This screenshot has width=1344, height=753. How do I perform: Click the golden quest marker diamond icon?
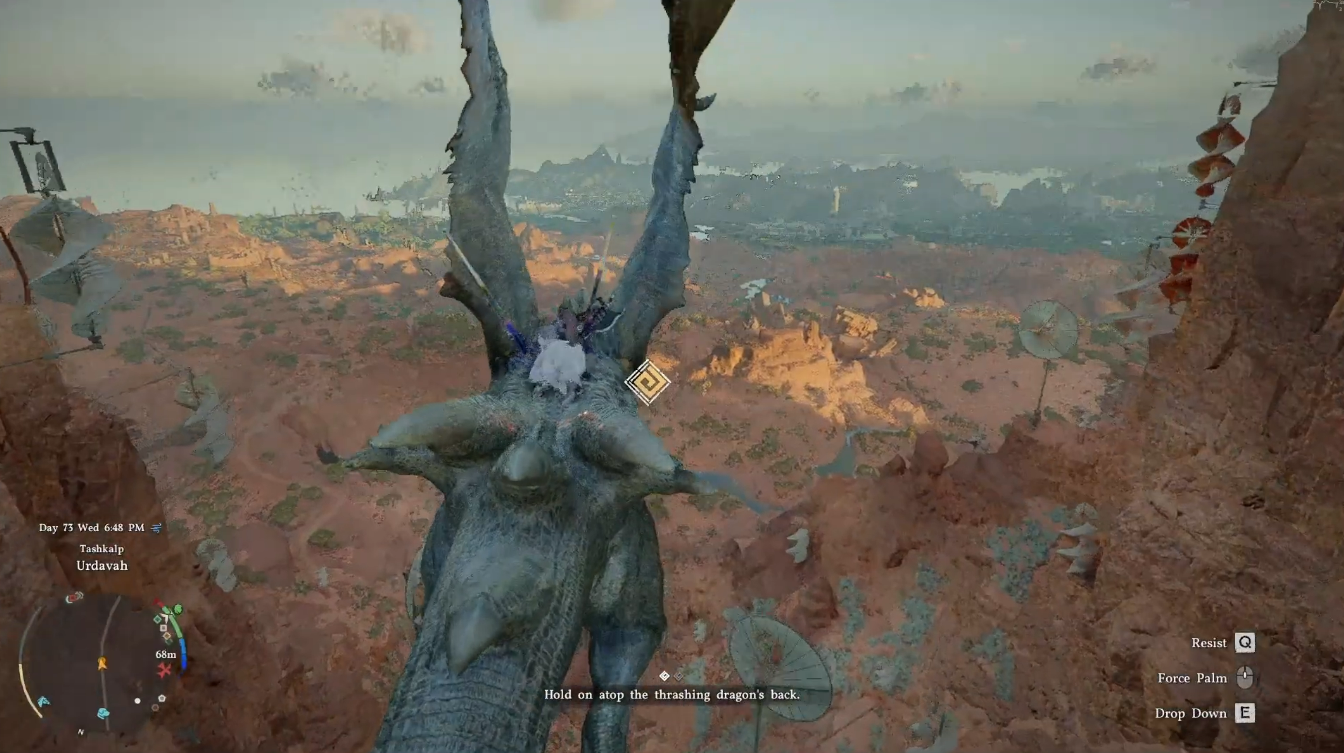pyautogui.click(x=646, y=383)
